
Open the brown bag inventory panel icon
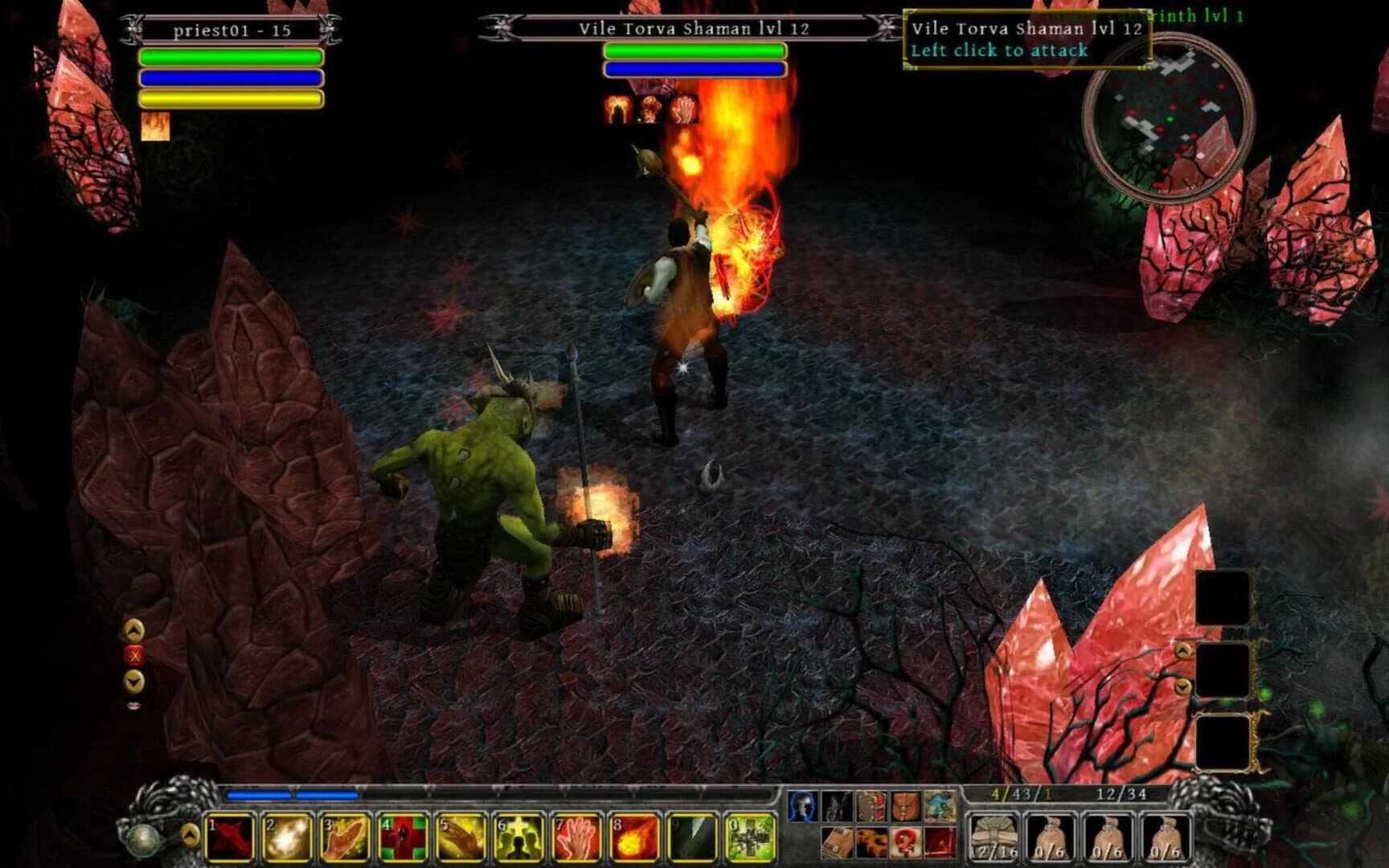[905, 807]
